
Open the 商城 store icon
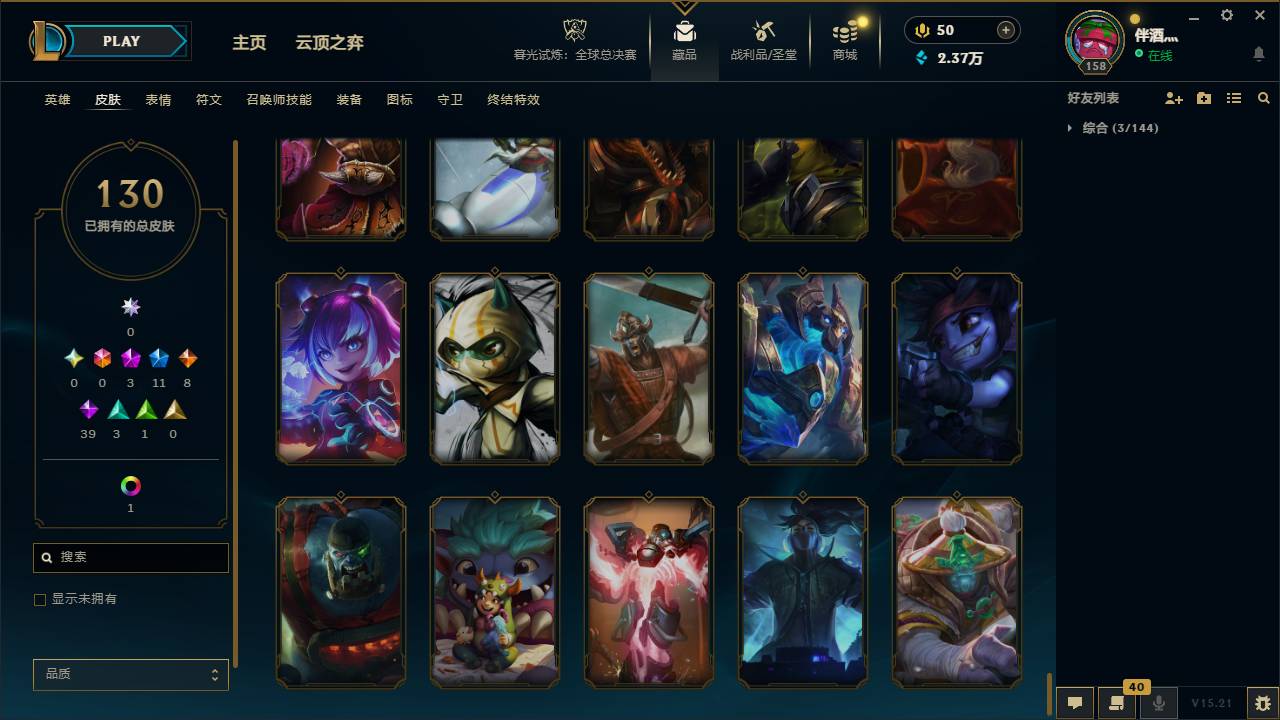tap(843, 31)
